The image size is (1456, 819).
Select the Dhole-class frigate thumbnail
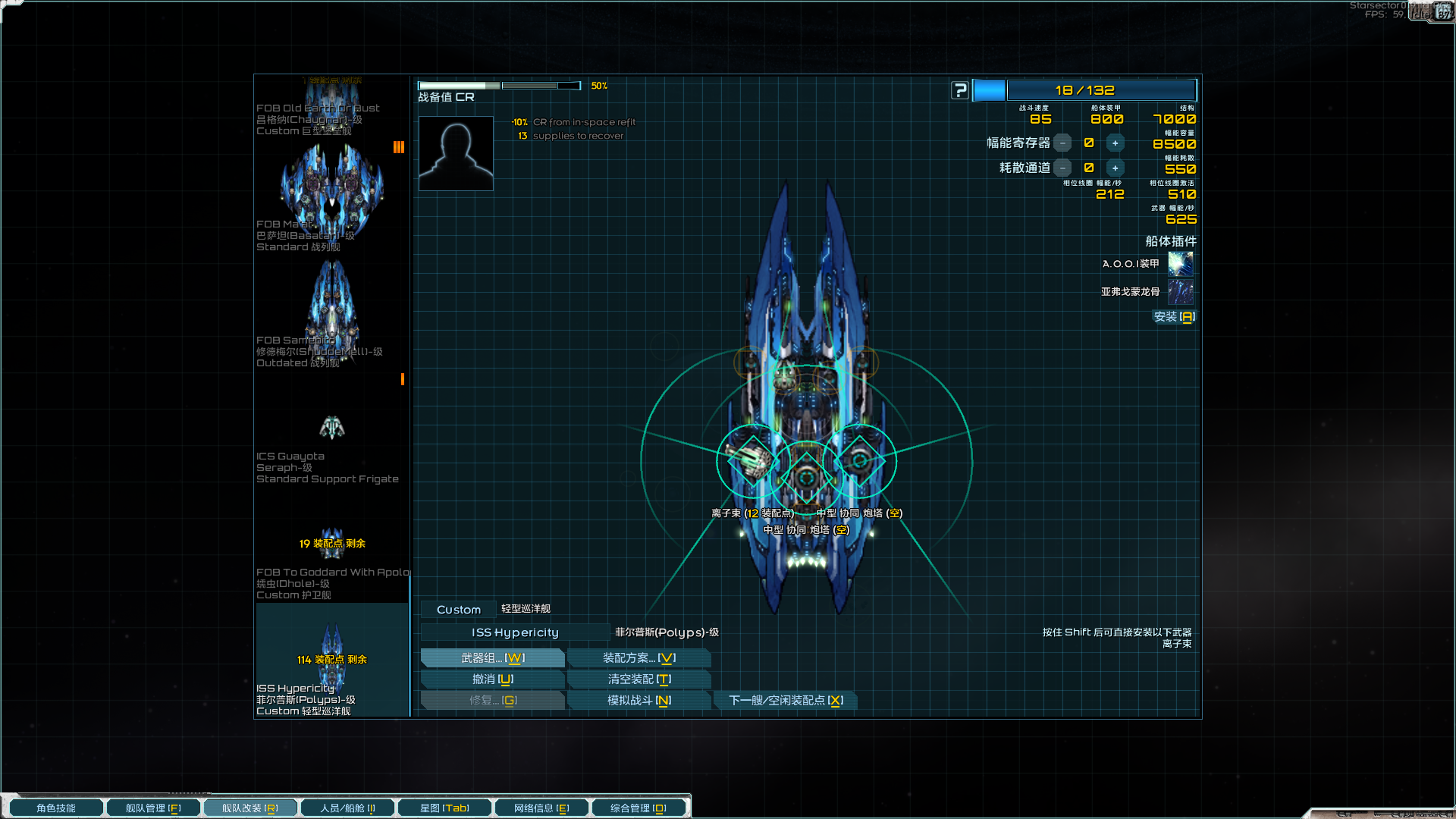[331, 542]
